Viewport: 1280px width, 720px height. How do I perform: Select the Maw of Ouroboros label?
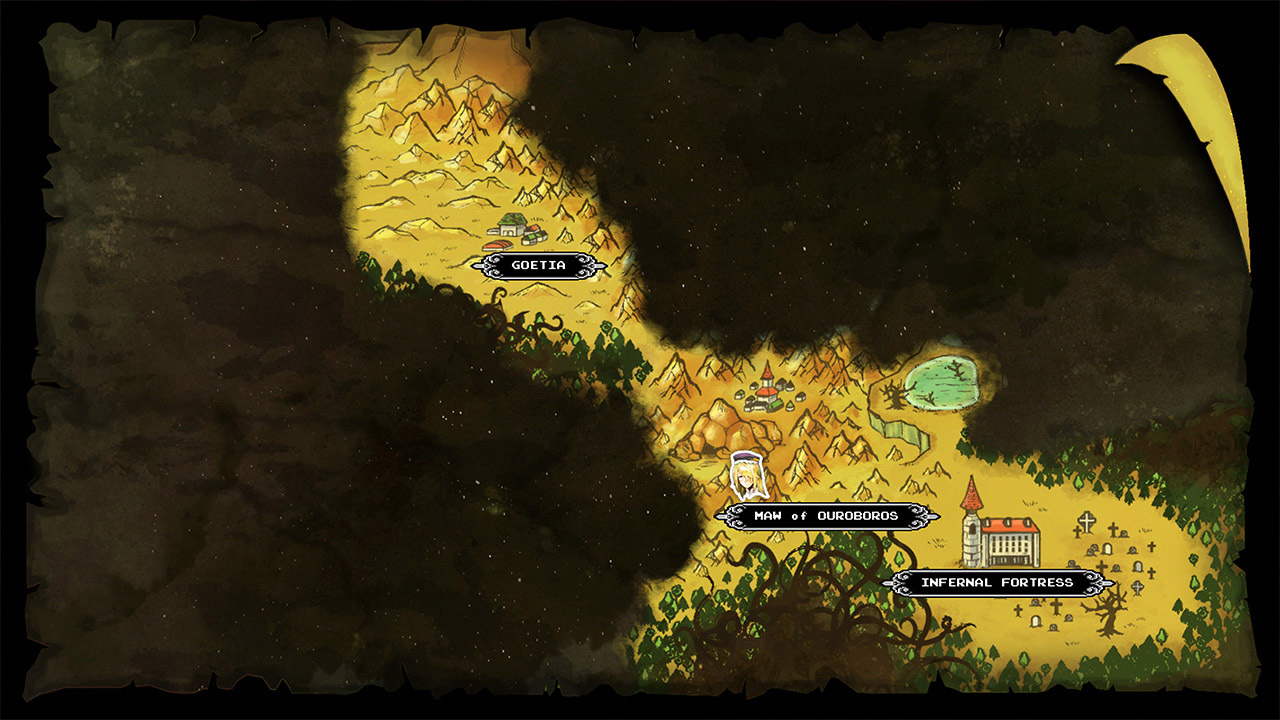point(828,517)
